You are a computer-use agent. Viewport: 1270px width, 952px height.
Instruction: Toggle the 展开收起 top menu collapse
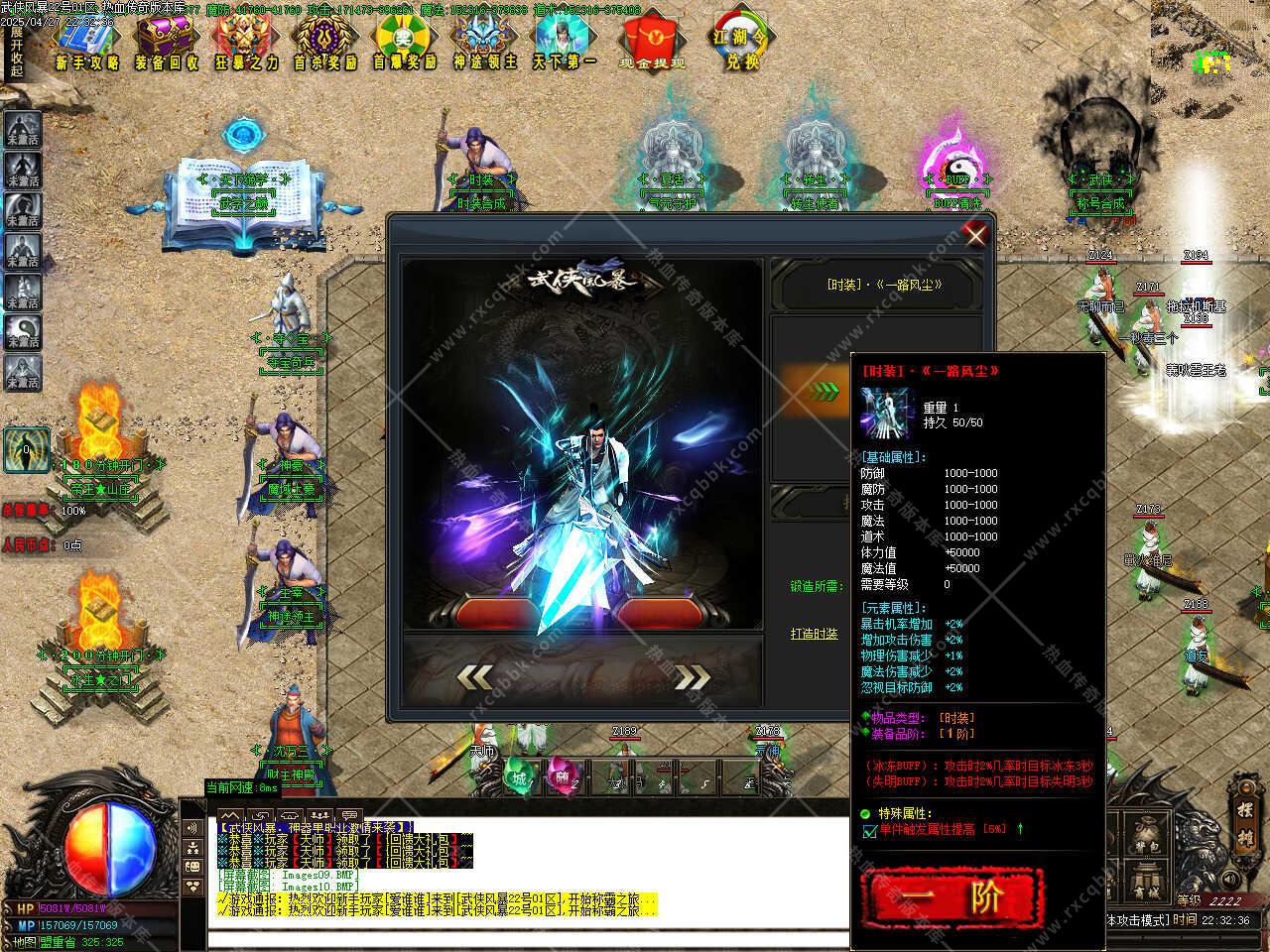click(x=16, y=52)
